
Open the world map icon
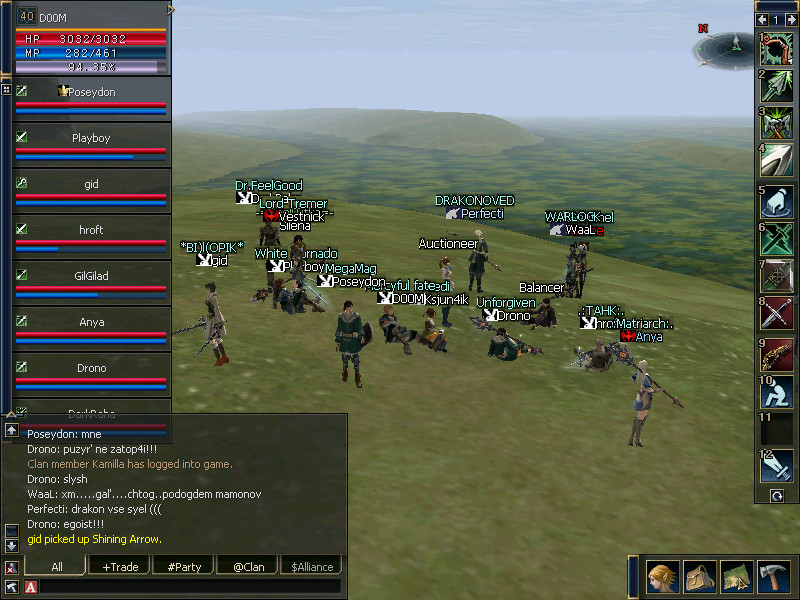[738, 578]
